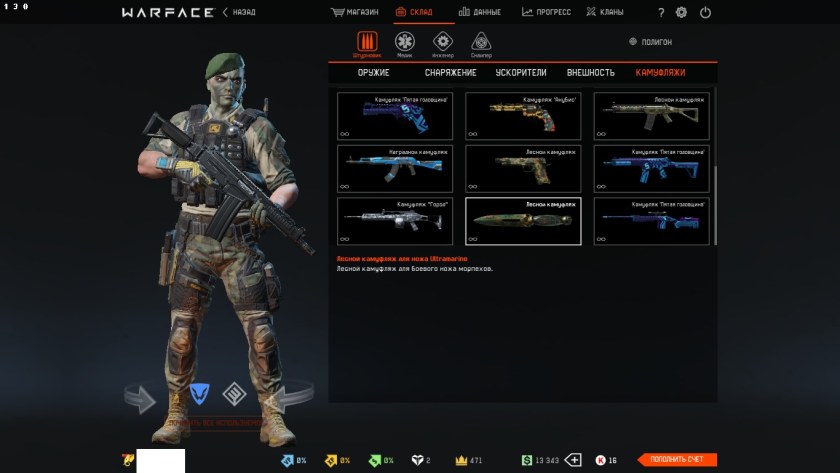Go back with the Назад button
840x473 pixels.
point(241,12)
